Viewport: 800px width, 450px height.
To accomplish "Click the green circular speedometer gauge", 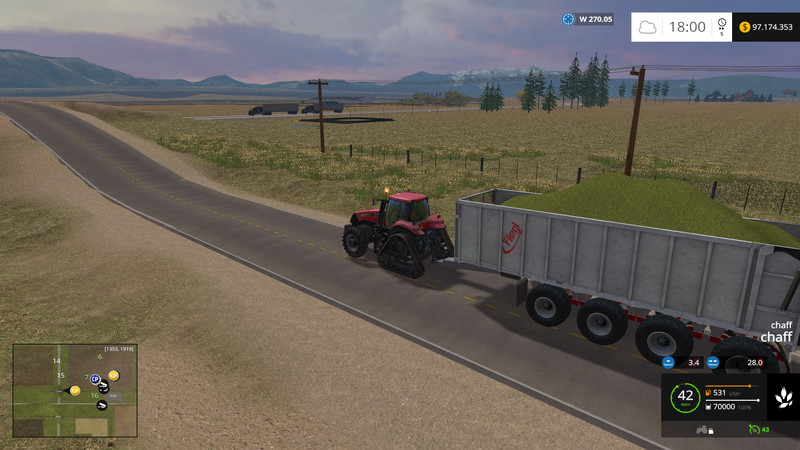I will point(685,397).
